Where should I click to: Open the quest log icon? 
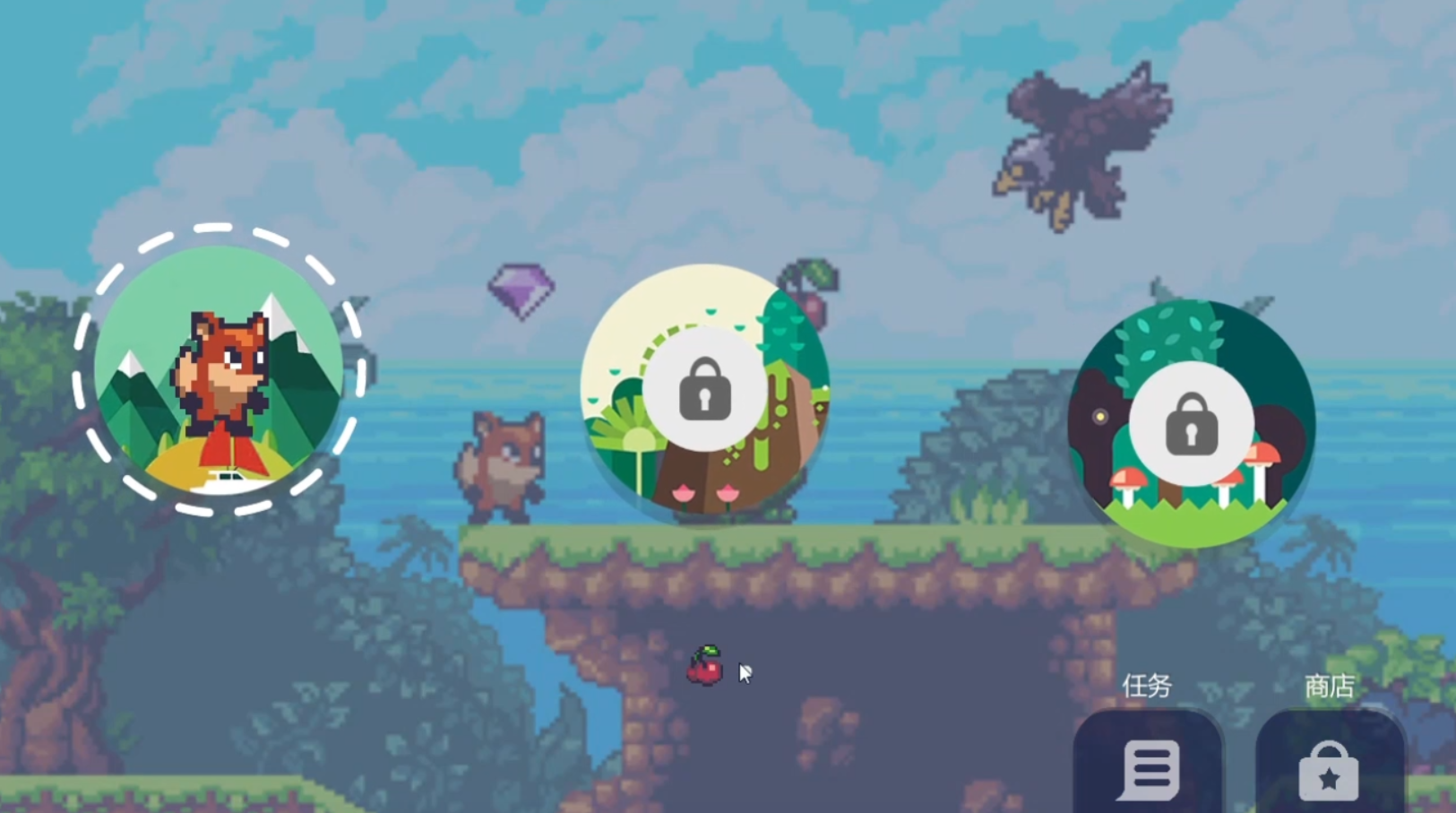(x=1150, y=769)
